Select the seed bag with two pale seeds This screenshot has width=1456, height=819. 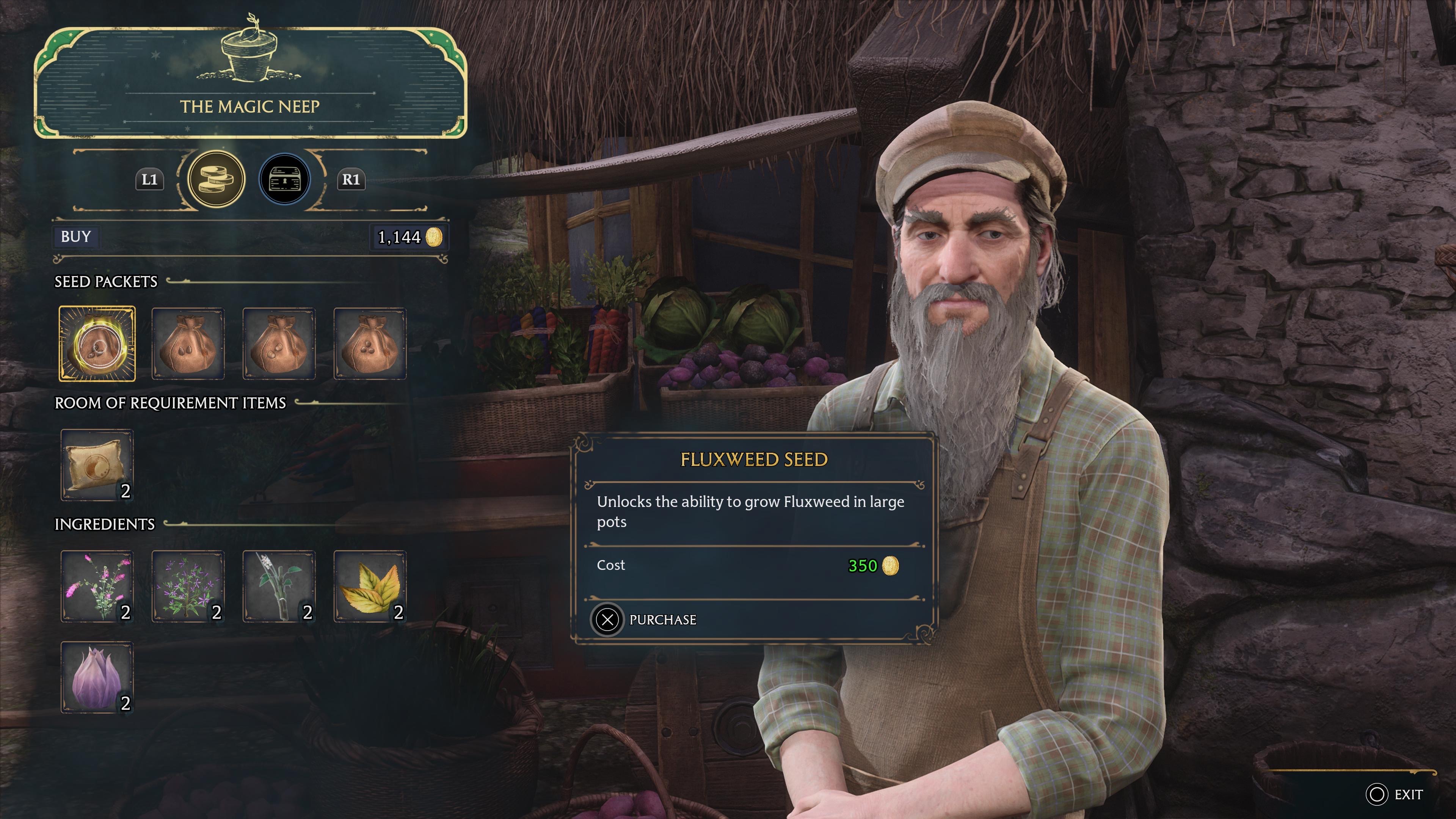click(279, 344)
